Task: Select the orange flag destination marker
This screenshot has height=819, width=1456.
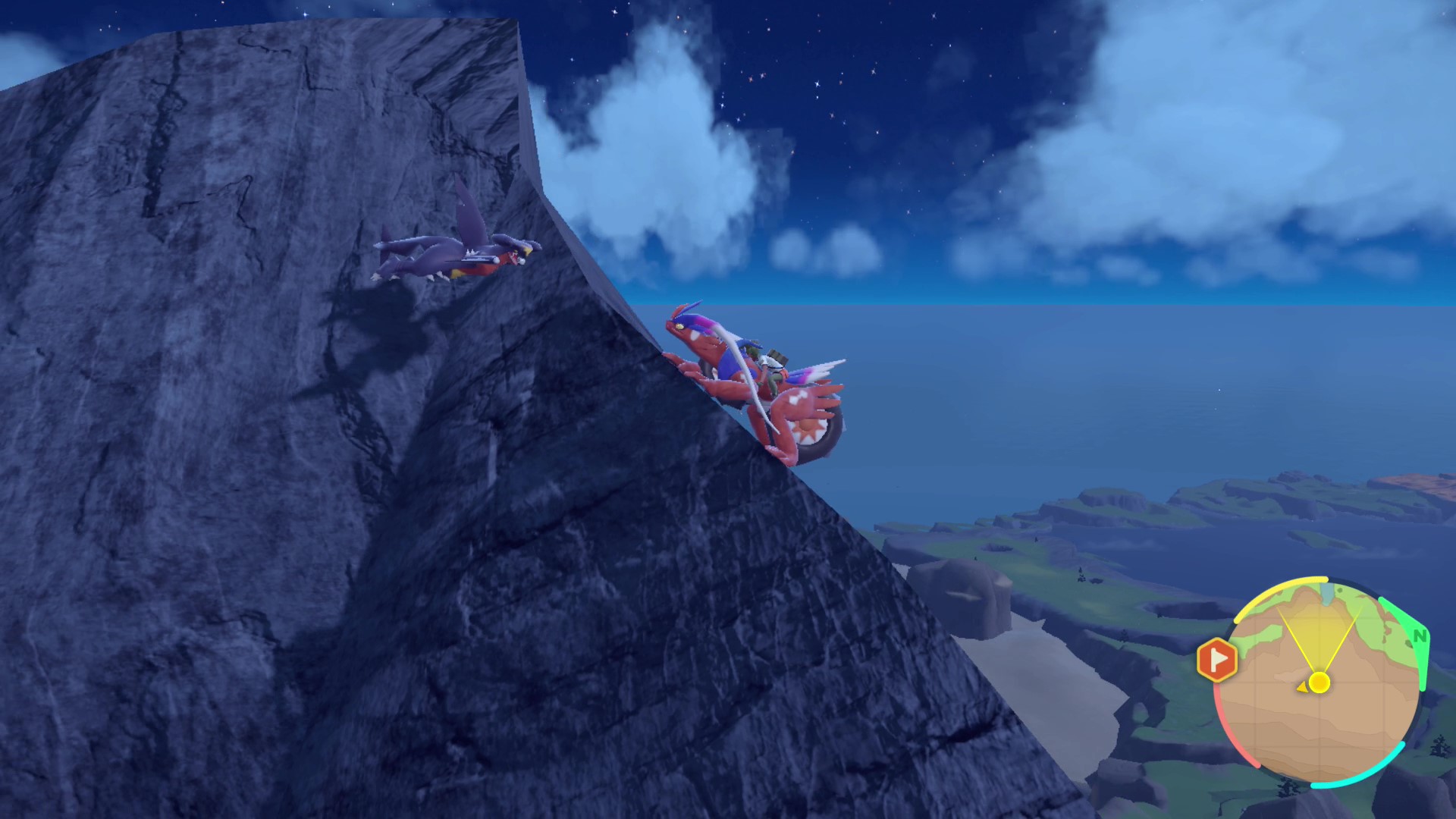Action: click(x=1216, y=659)
